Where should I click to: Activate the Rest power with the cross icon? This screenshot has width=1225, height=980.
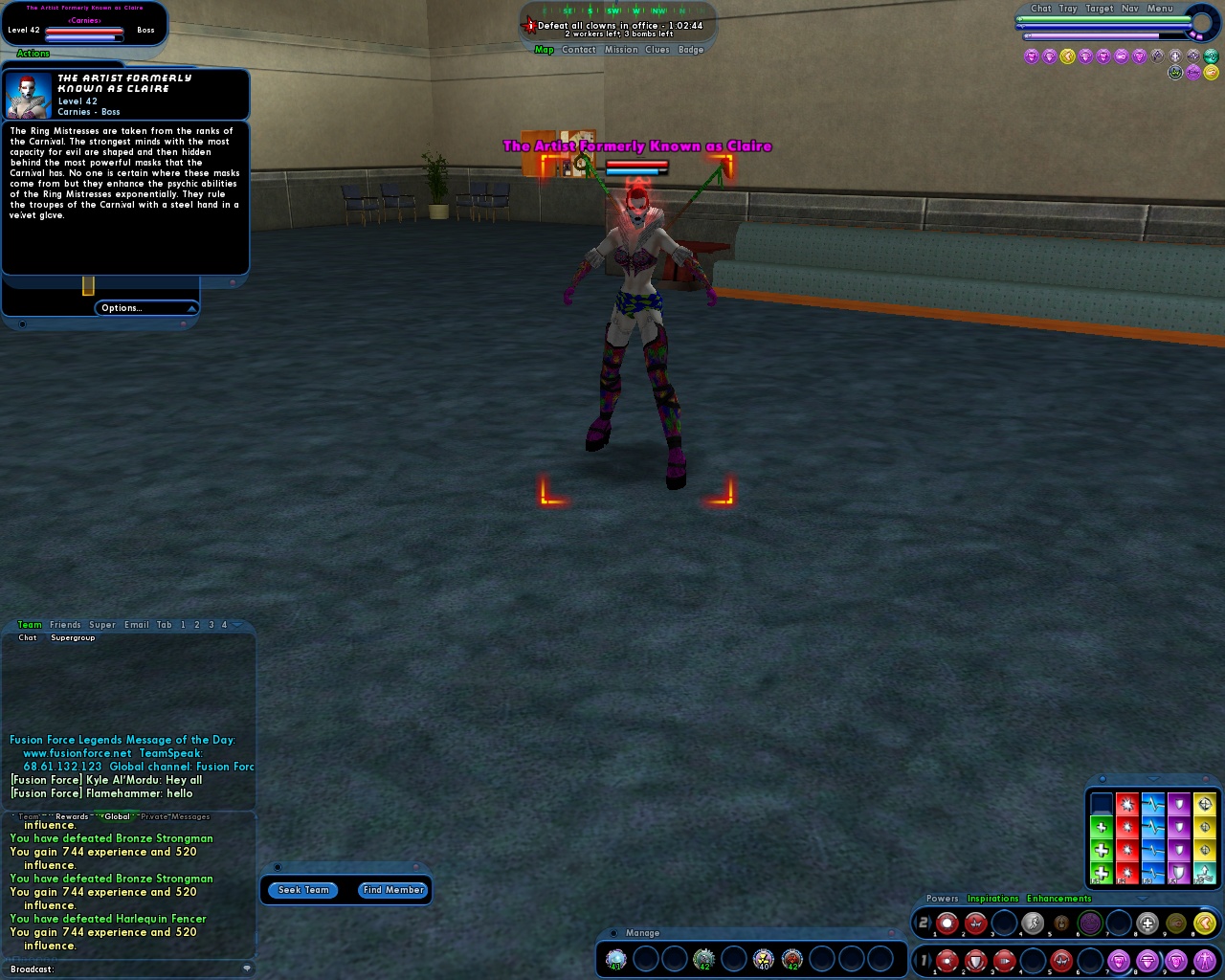click(x=1146, y=923)
